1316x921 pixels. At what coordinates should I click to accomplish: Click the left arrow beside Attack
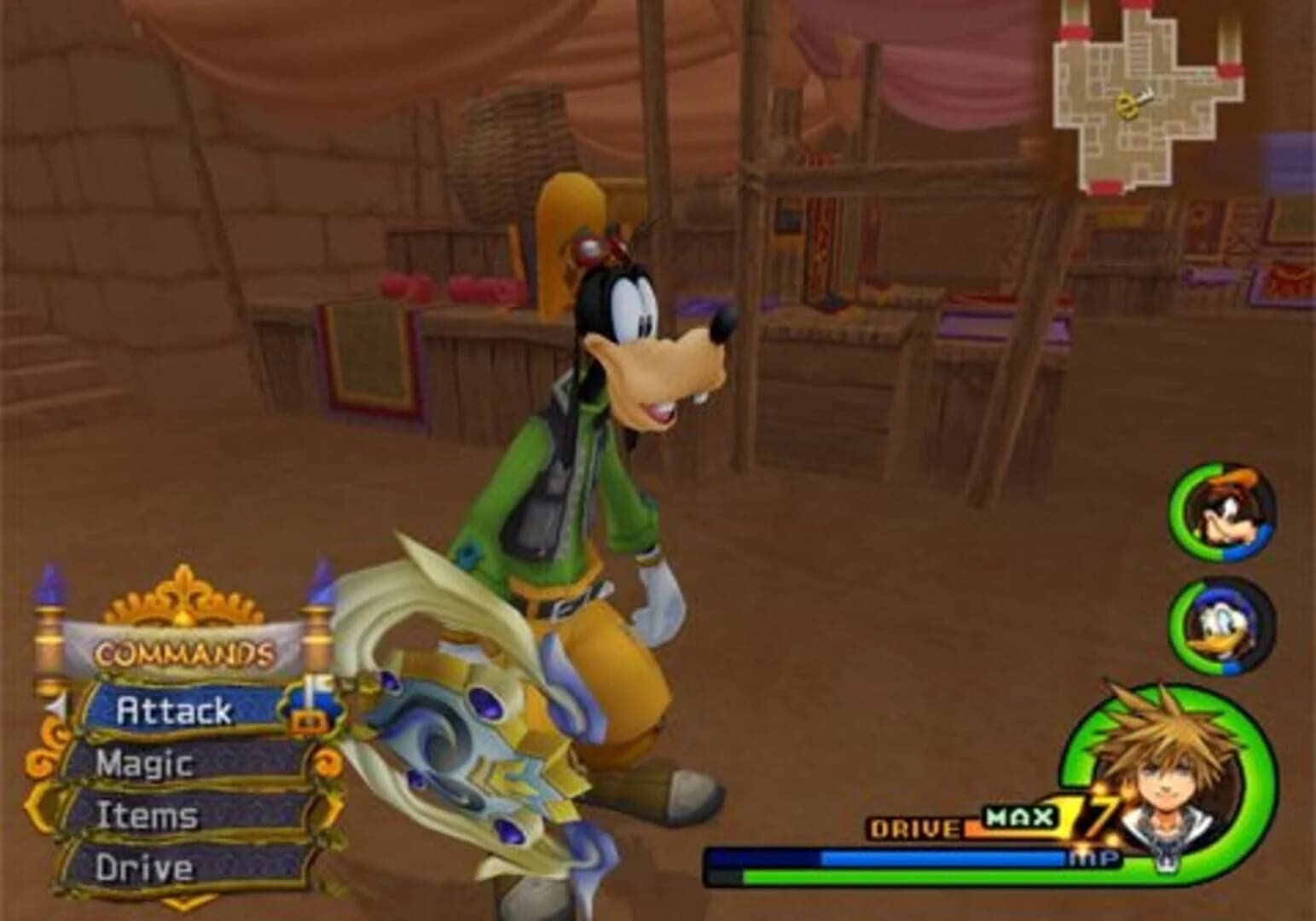click(x=55, y=705)
